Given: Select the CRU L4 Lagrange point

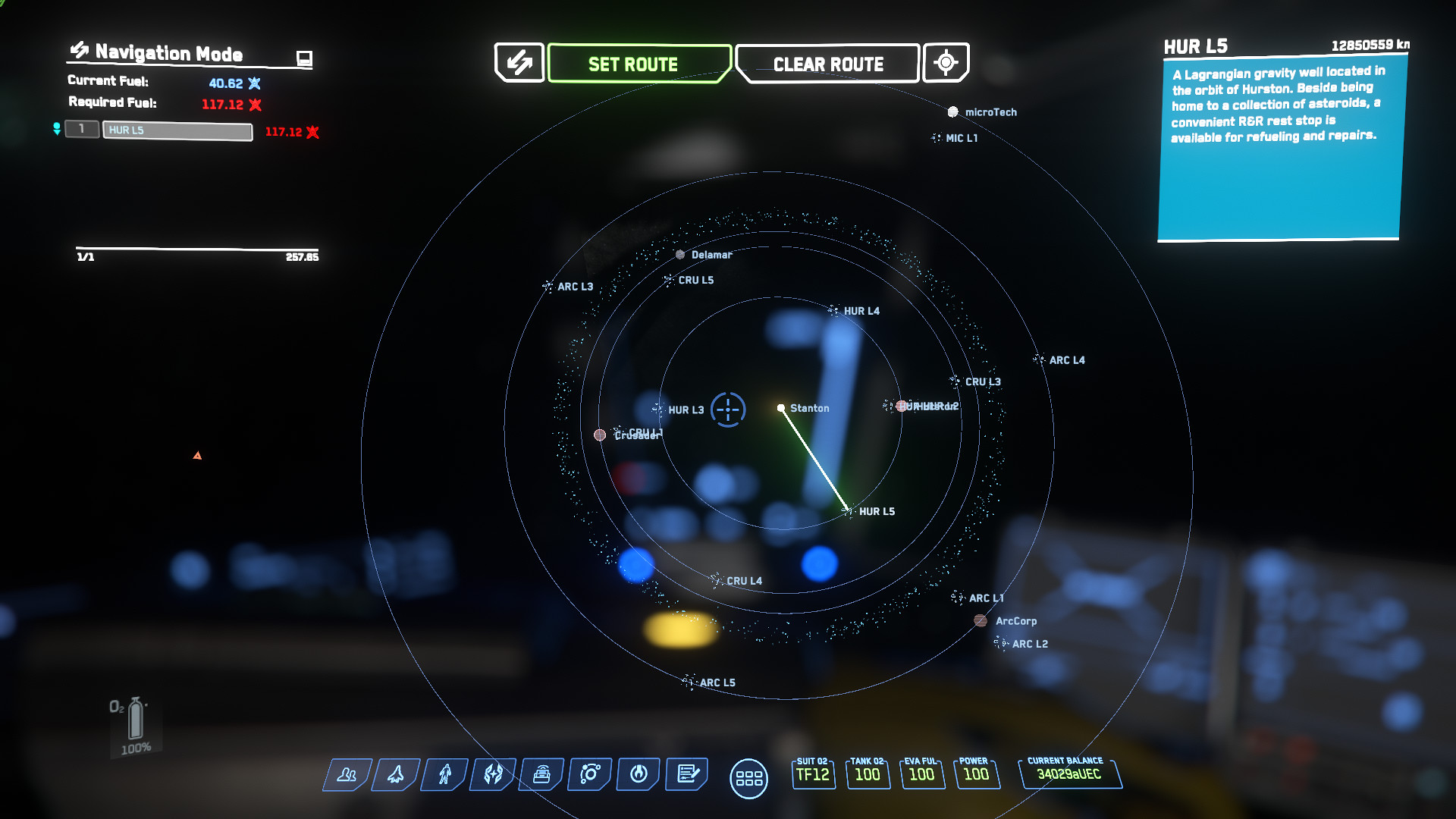Looking at the screenshot, I should point(717,581).
